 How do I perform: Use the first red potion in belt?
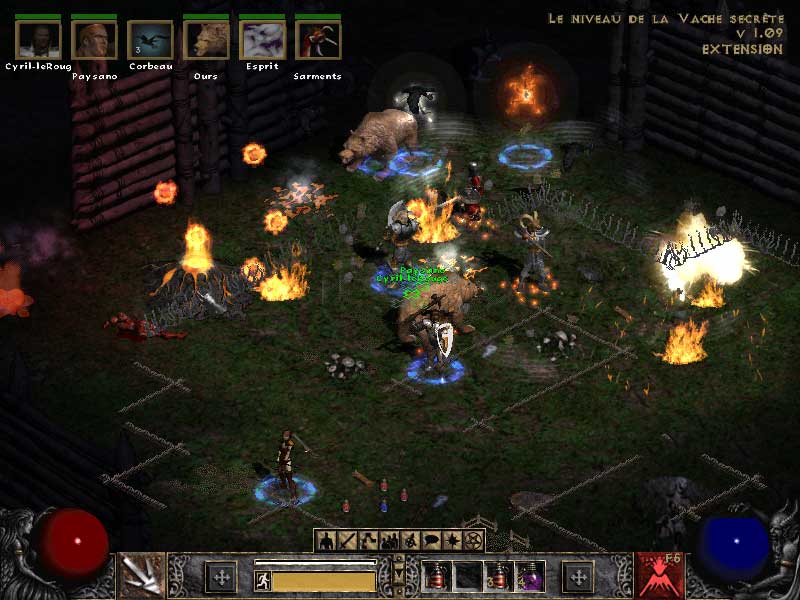pos(438,577)
